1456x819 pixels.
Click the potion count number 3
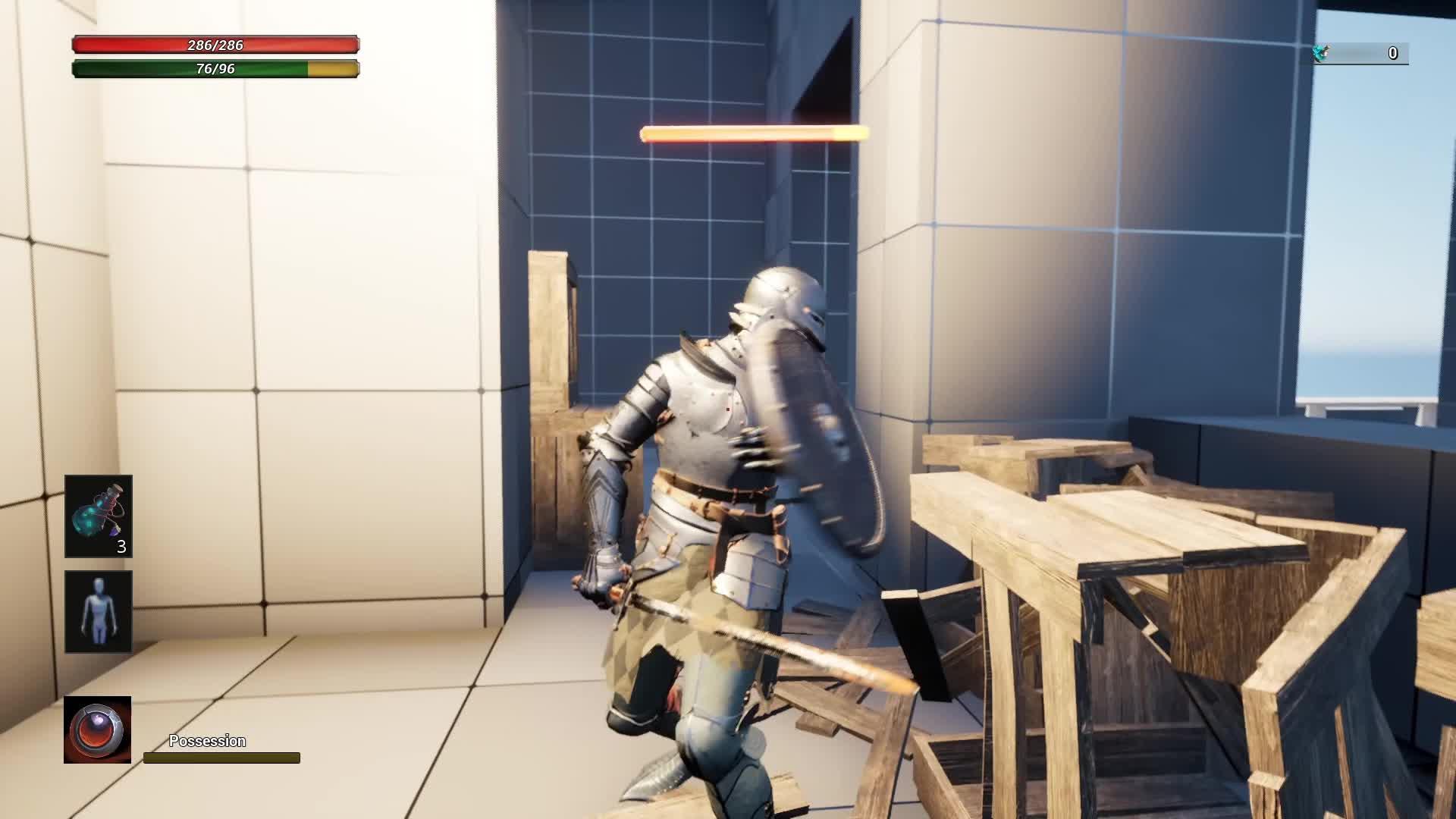tap(121, 548)
